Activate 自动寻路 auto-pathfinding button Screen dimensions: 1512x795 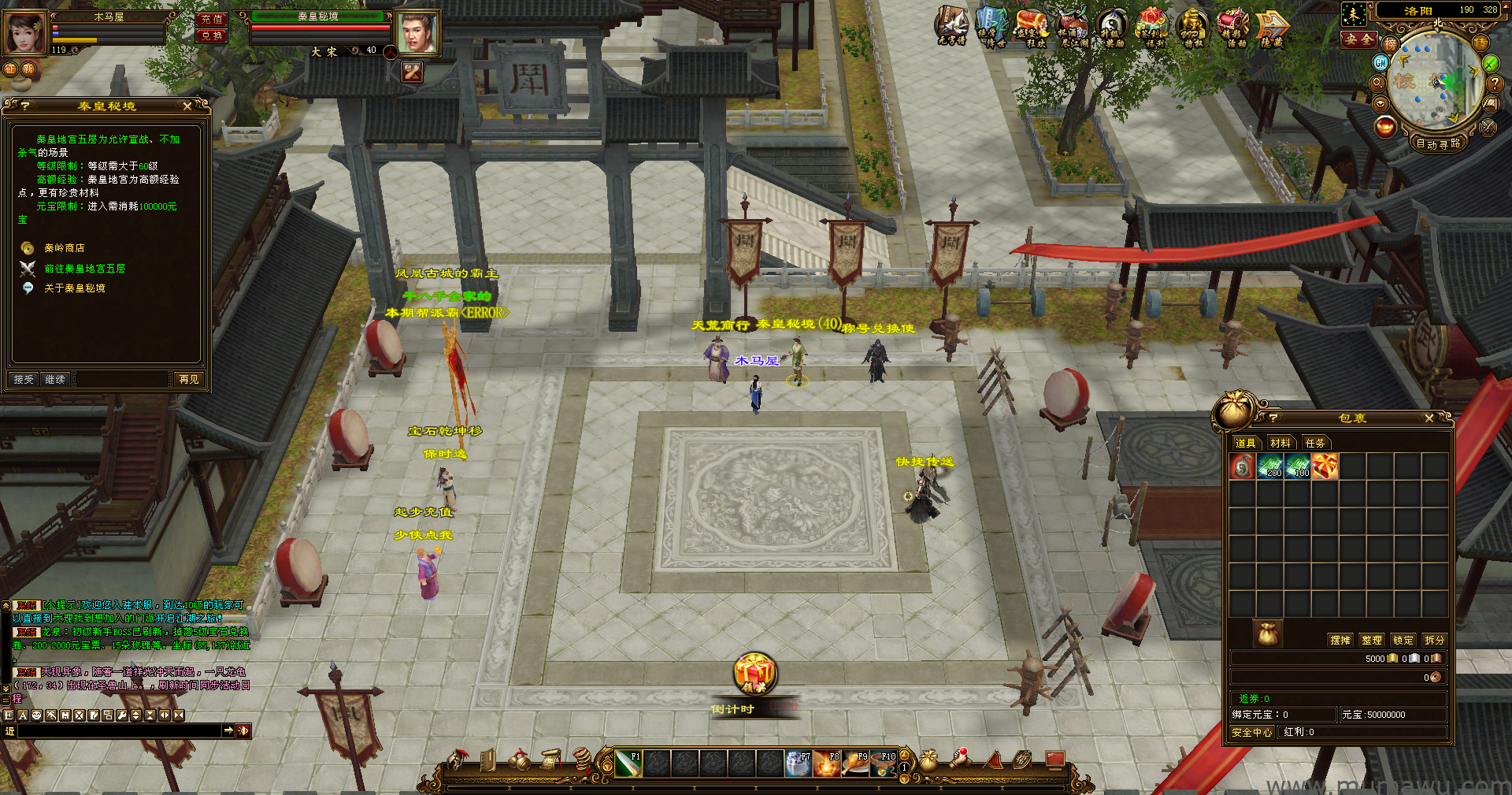point(1438,143)
